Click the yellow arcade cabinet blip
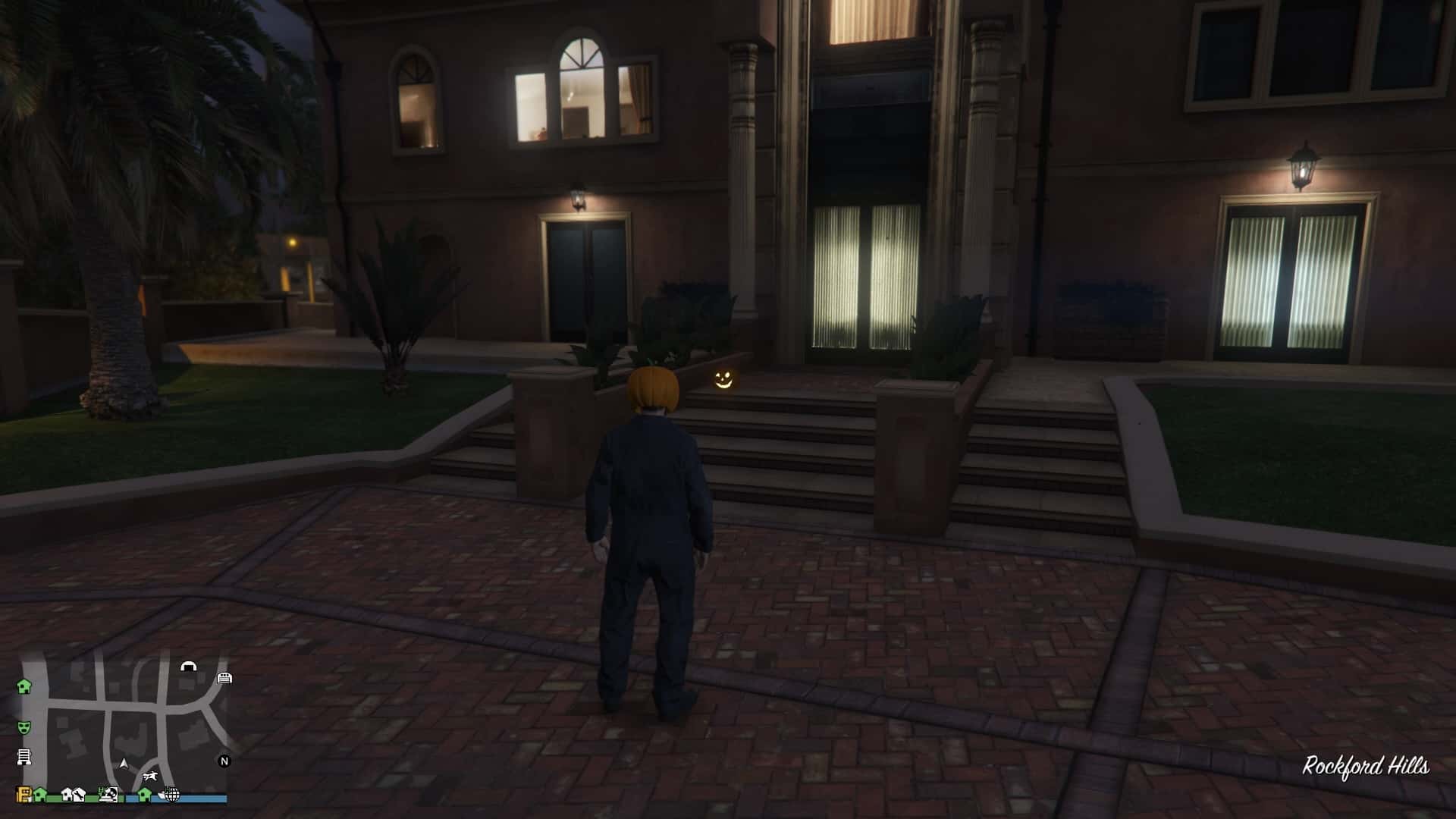The width and height of the screenshot is (1456, 819). pos(24,795)
